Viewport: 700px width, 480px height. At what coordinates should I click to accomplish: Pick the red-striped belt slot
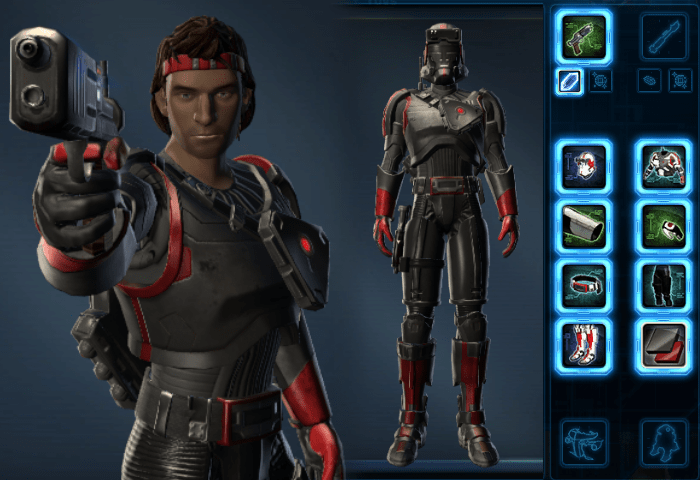585,284
